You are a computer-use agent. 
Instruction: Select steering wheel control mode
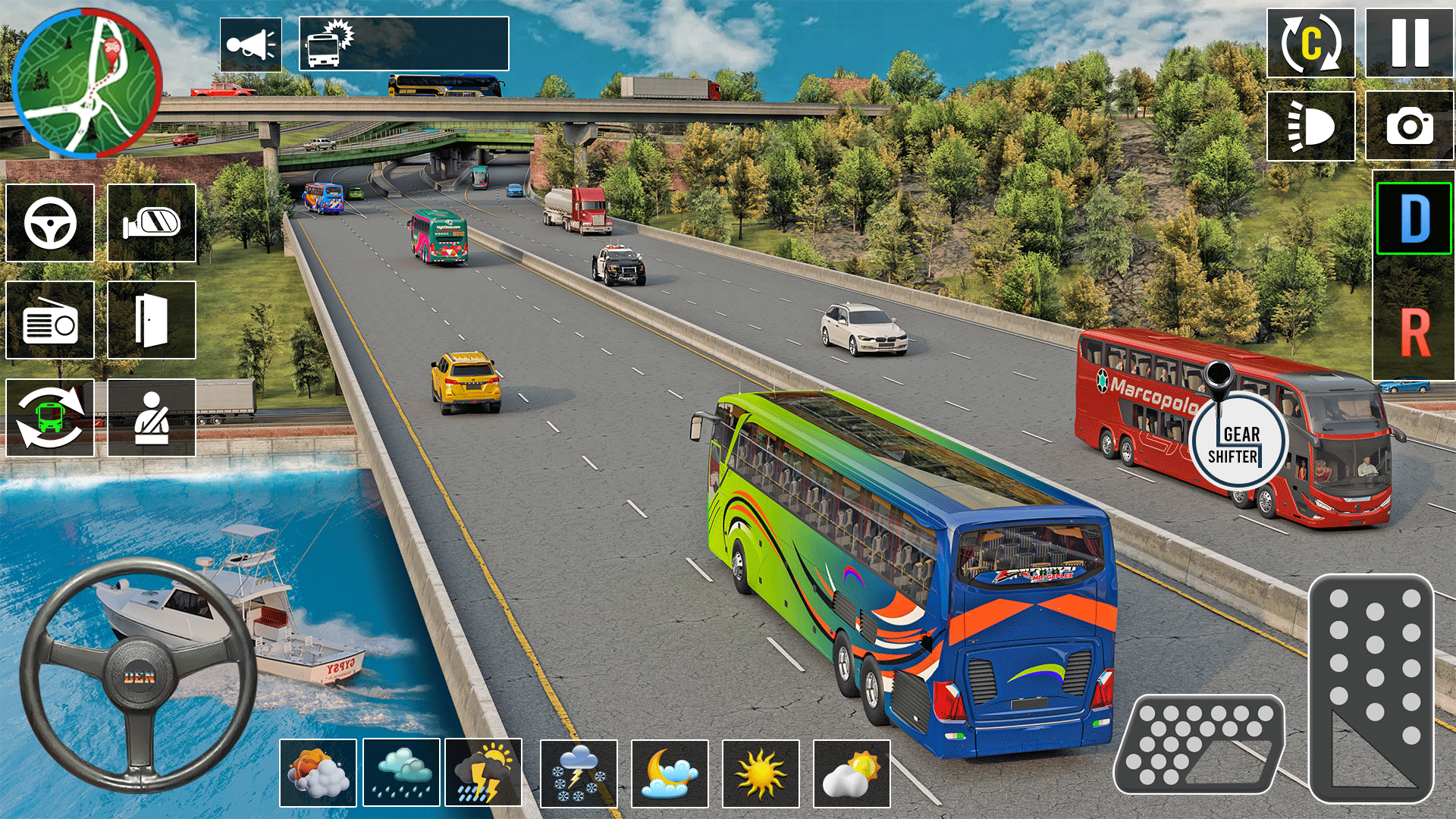pyautogui.click(x=49, y=223)
